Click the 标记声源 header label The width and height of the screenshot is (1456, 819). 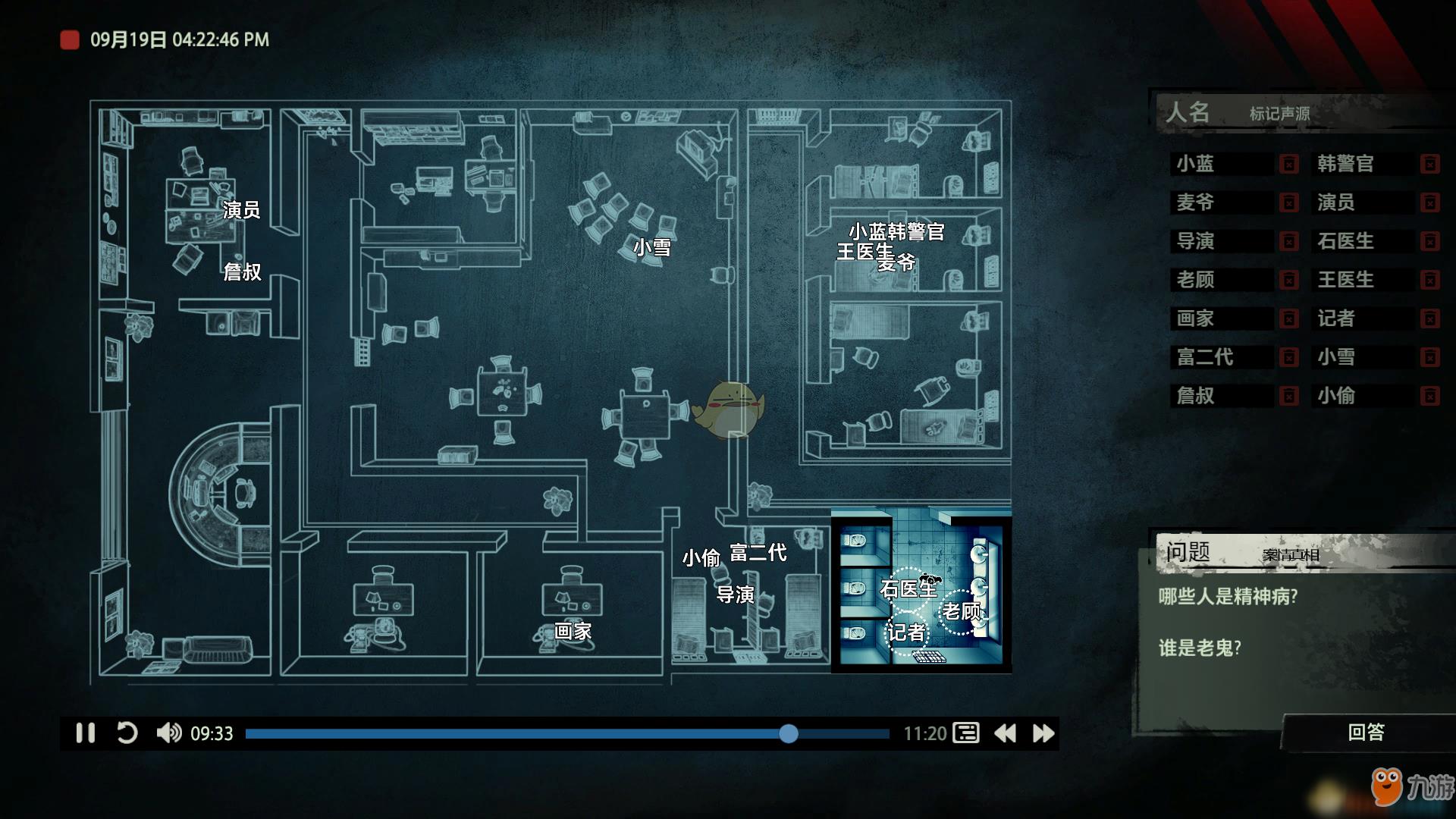pyautogui.click(x=1279, y=114)
